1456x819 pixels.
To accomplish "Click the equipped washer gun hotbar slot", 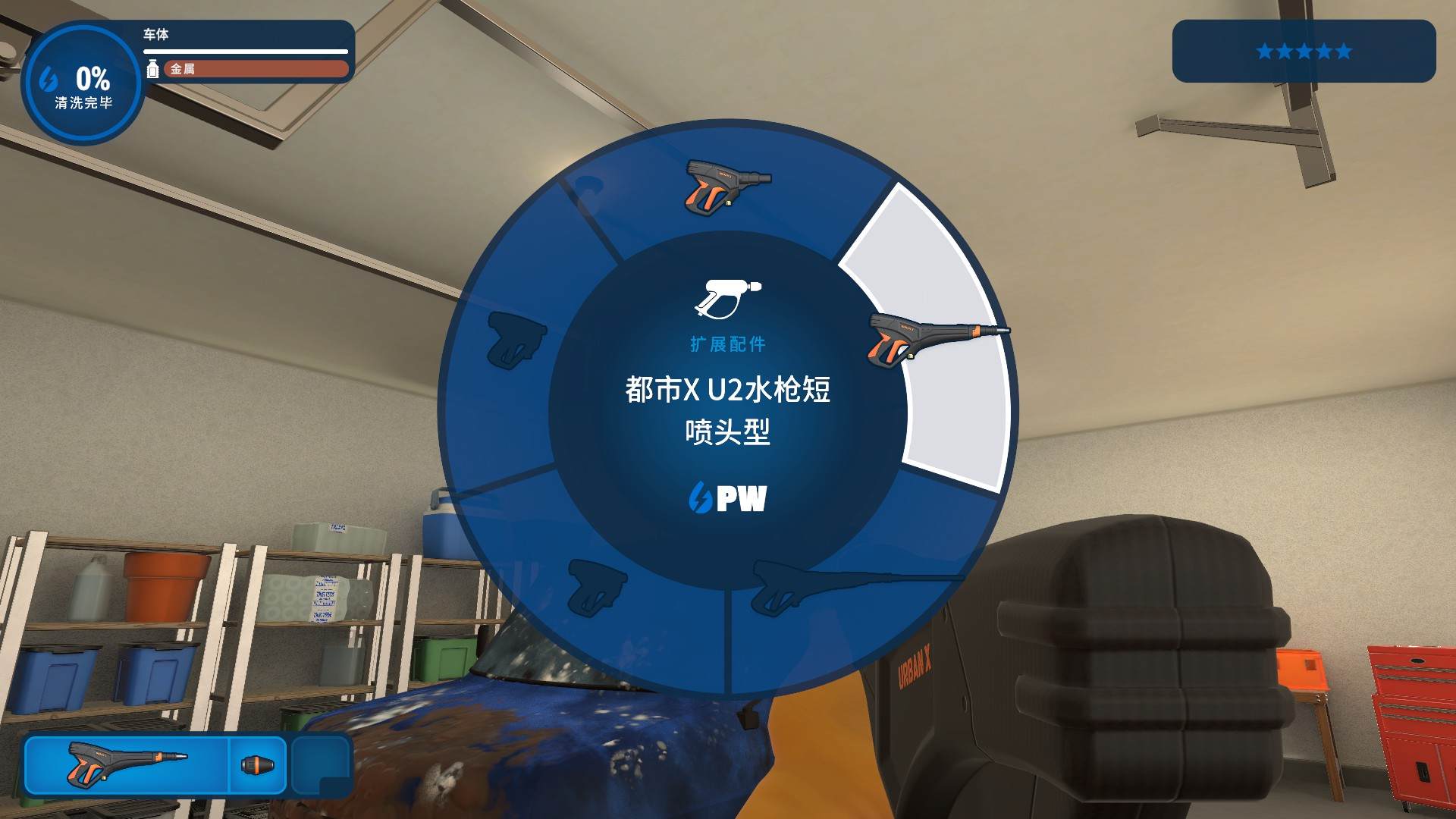I will [127, 764].
